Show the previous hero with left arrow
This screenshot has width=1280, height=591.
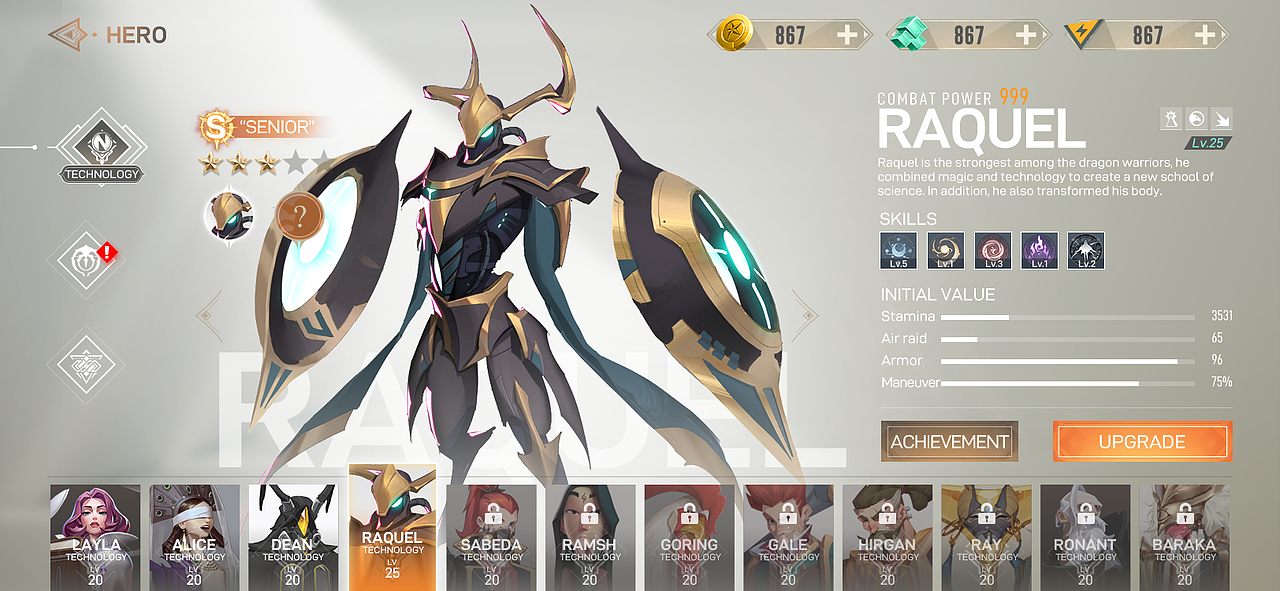210,316
